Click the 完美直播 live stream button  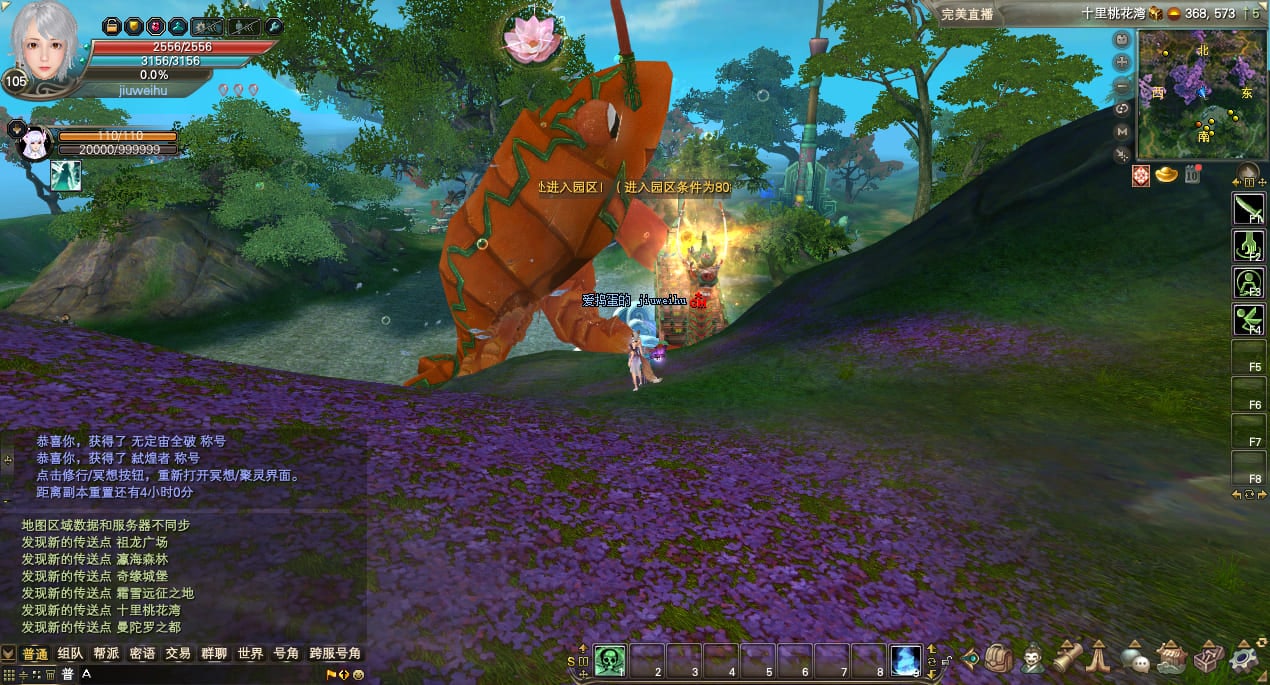pos(966,14)
